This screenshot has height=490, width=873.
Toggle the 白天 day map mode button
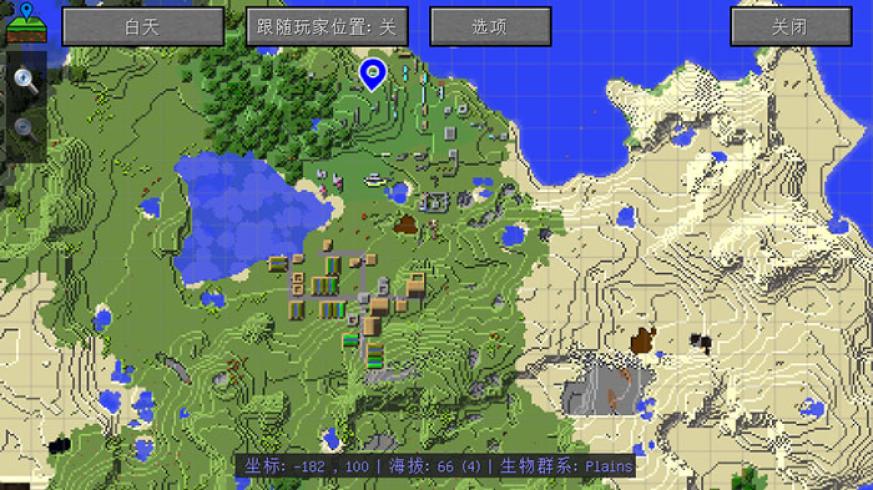(142, 27)
